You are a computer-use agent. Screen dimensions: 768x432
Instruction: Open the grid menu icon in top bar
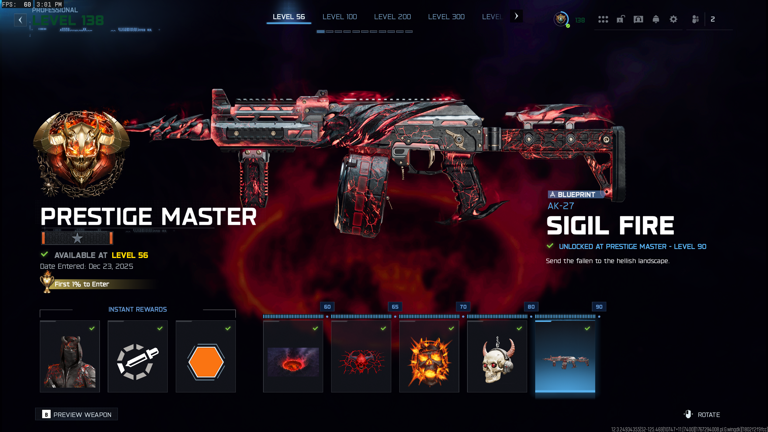[x=603, y=19]
